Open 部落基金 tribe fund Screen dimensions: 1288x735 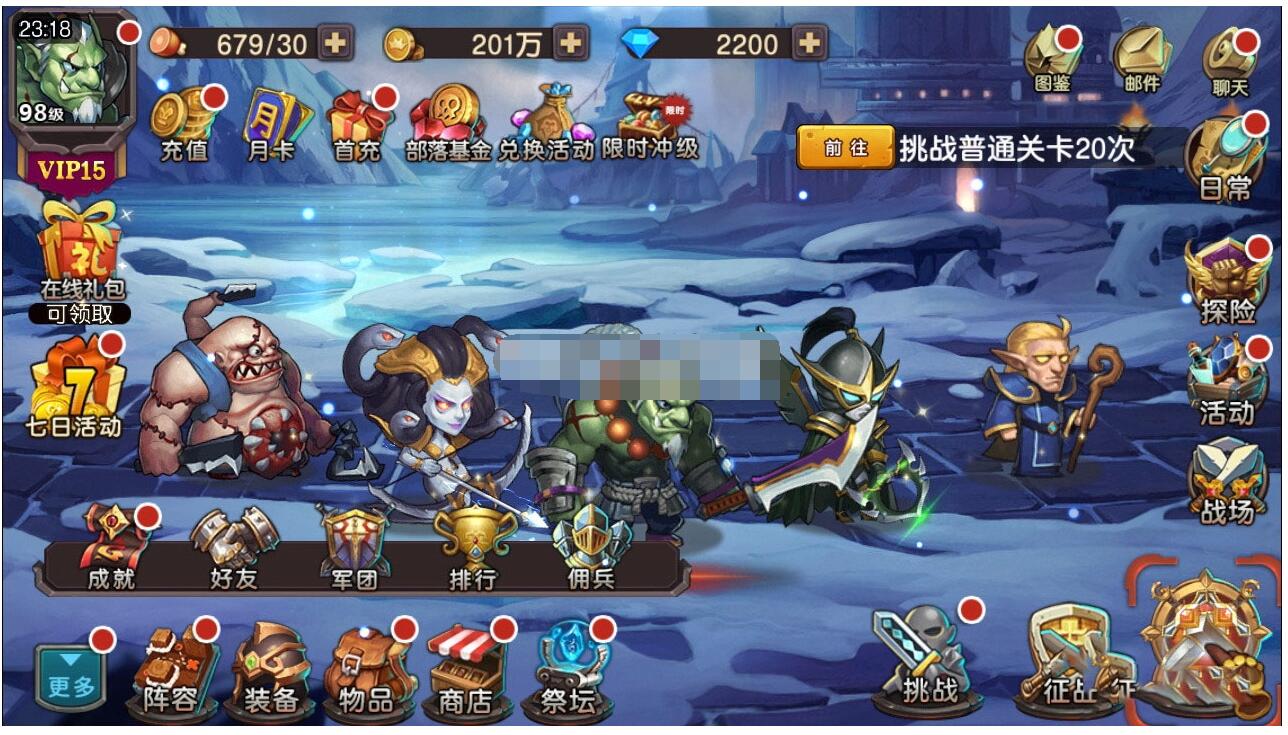(x=448, y=123)
